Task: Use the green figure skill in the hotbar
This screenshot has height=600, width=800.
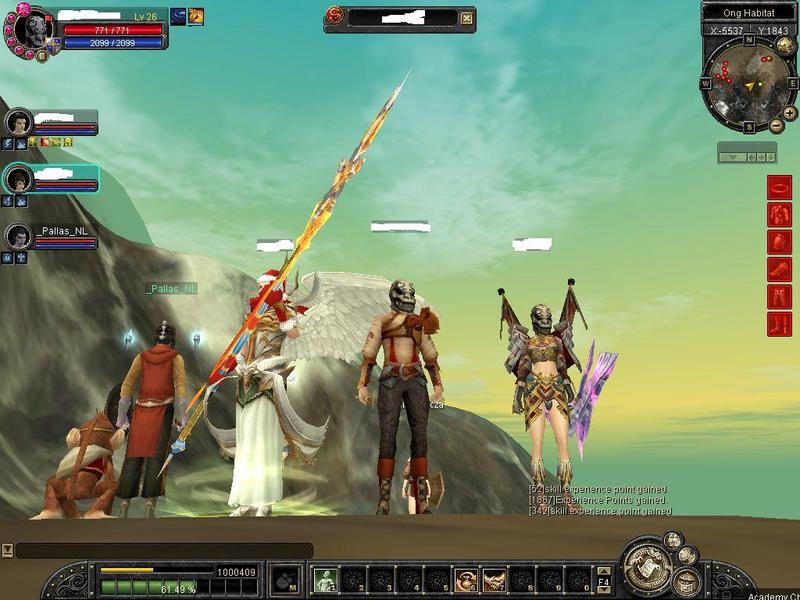Action: [x=324, y=579]
